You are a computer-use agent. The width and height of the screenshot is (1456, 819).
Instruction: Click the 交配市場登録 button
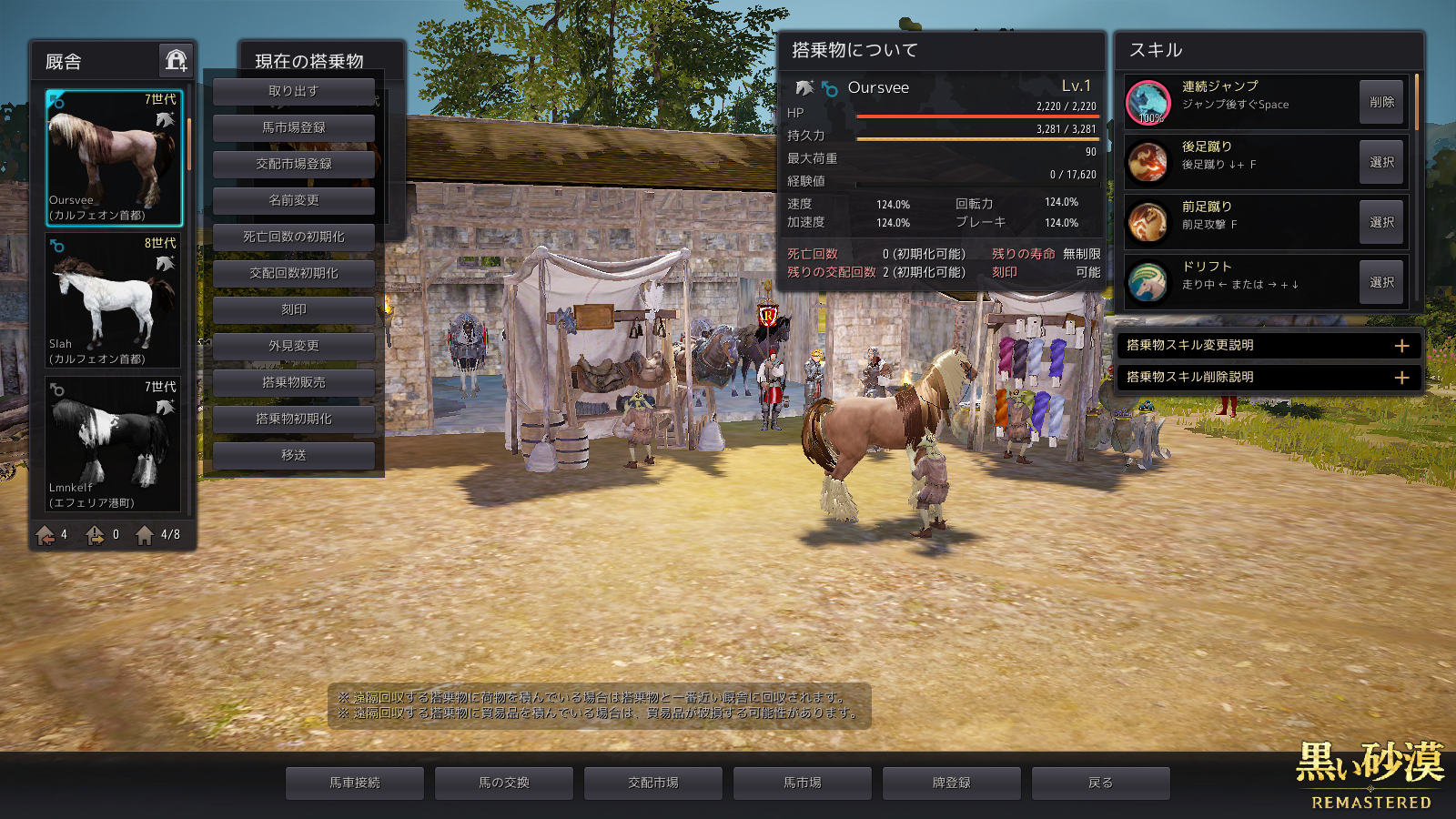pos(293,164)
